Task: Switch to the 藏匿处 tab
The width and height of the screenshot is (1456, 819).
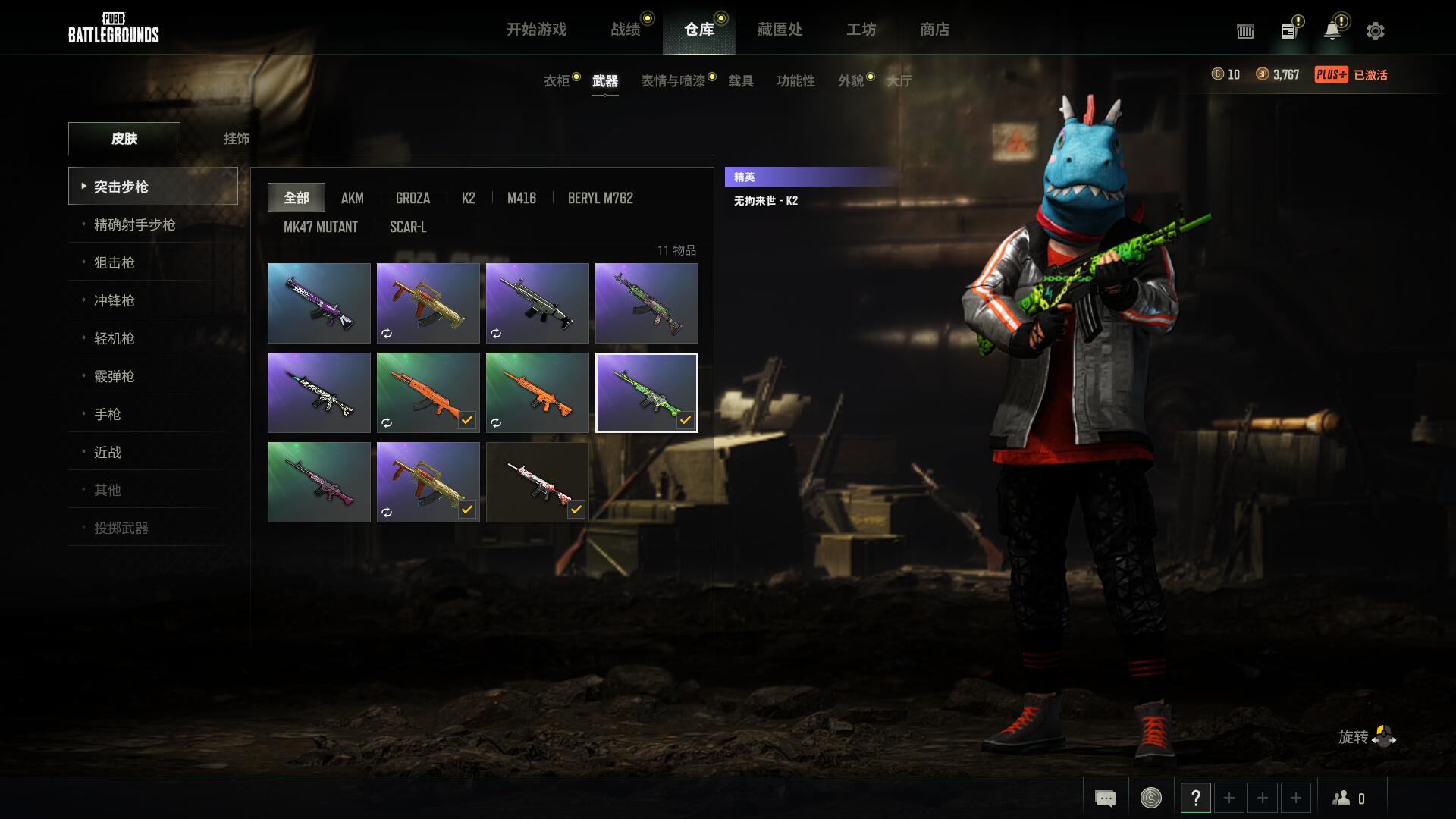Action: point(778,30)
